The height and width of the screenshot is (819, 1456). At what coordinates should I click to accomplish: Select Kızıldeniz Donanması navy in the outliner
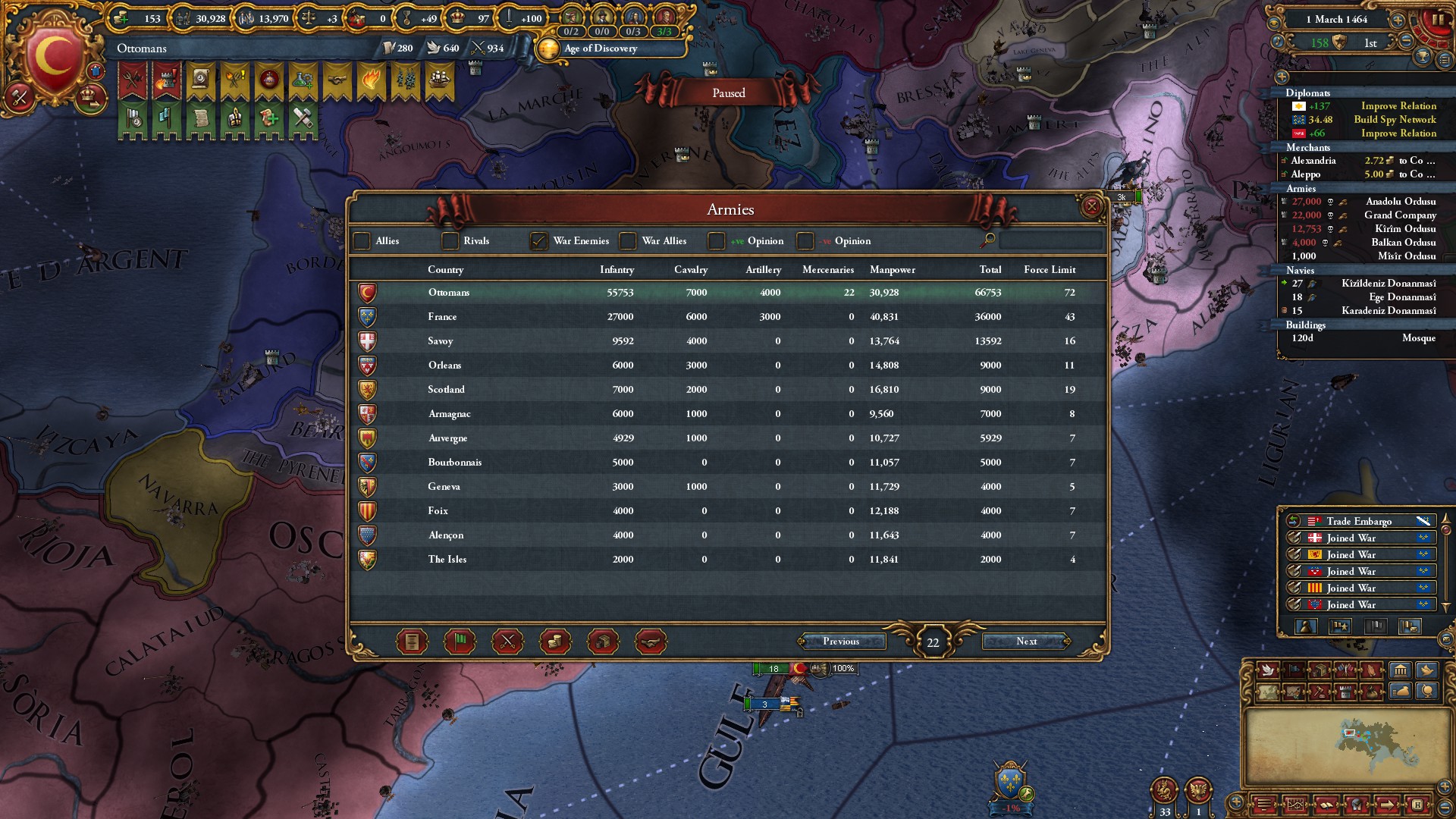[1388, 284]
